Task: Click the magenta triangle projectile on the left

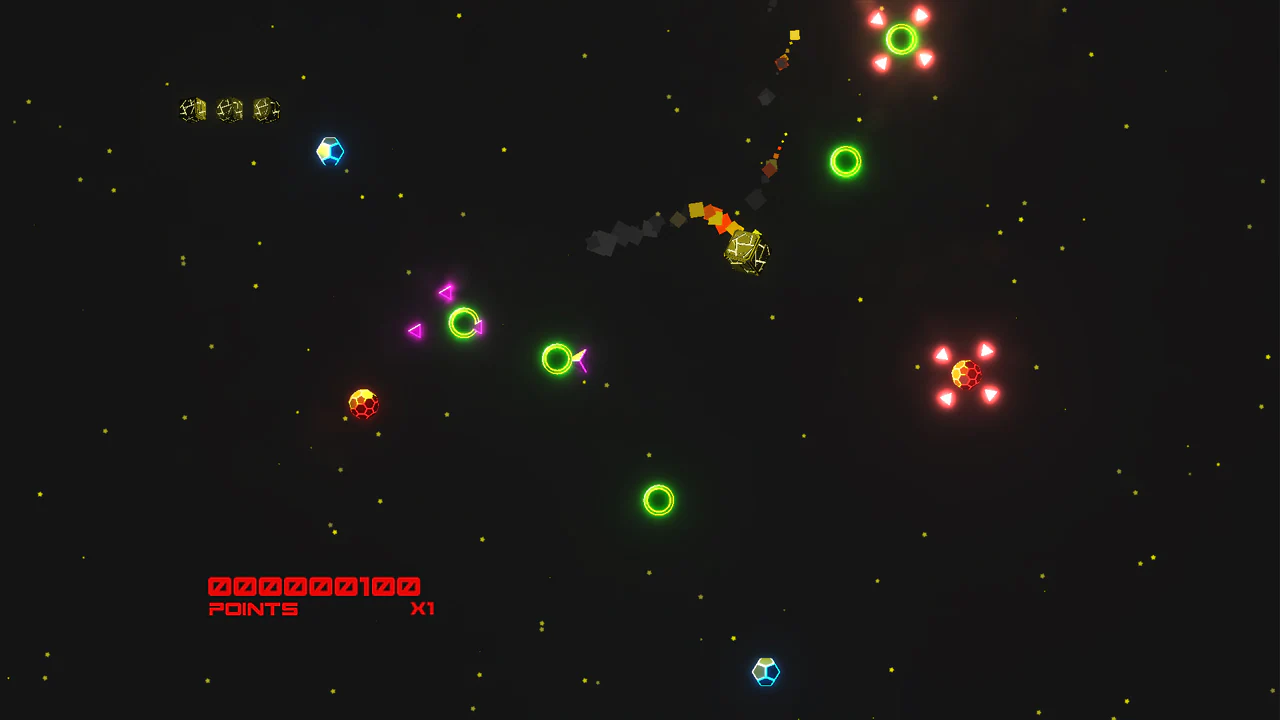Action: click(414, 329)
